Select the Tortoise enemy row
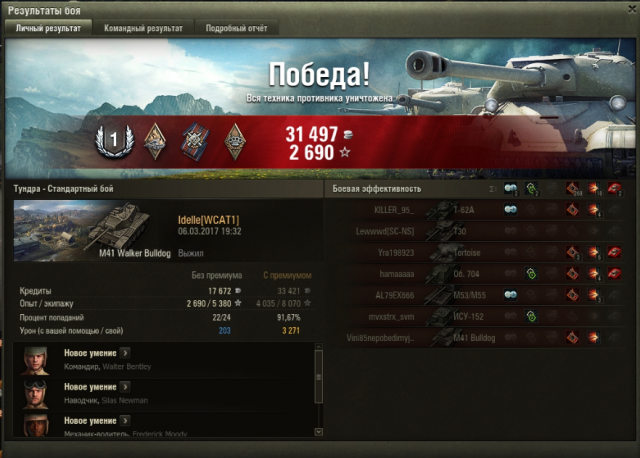Image resolution: width=640 pixels, height=458 pixels. coord(478,252)
